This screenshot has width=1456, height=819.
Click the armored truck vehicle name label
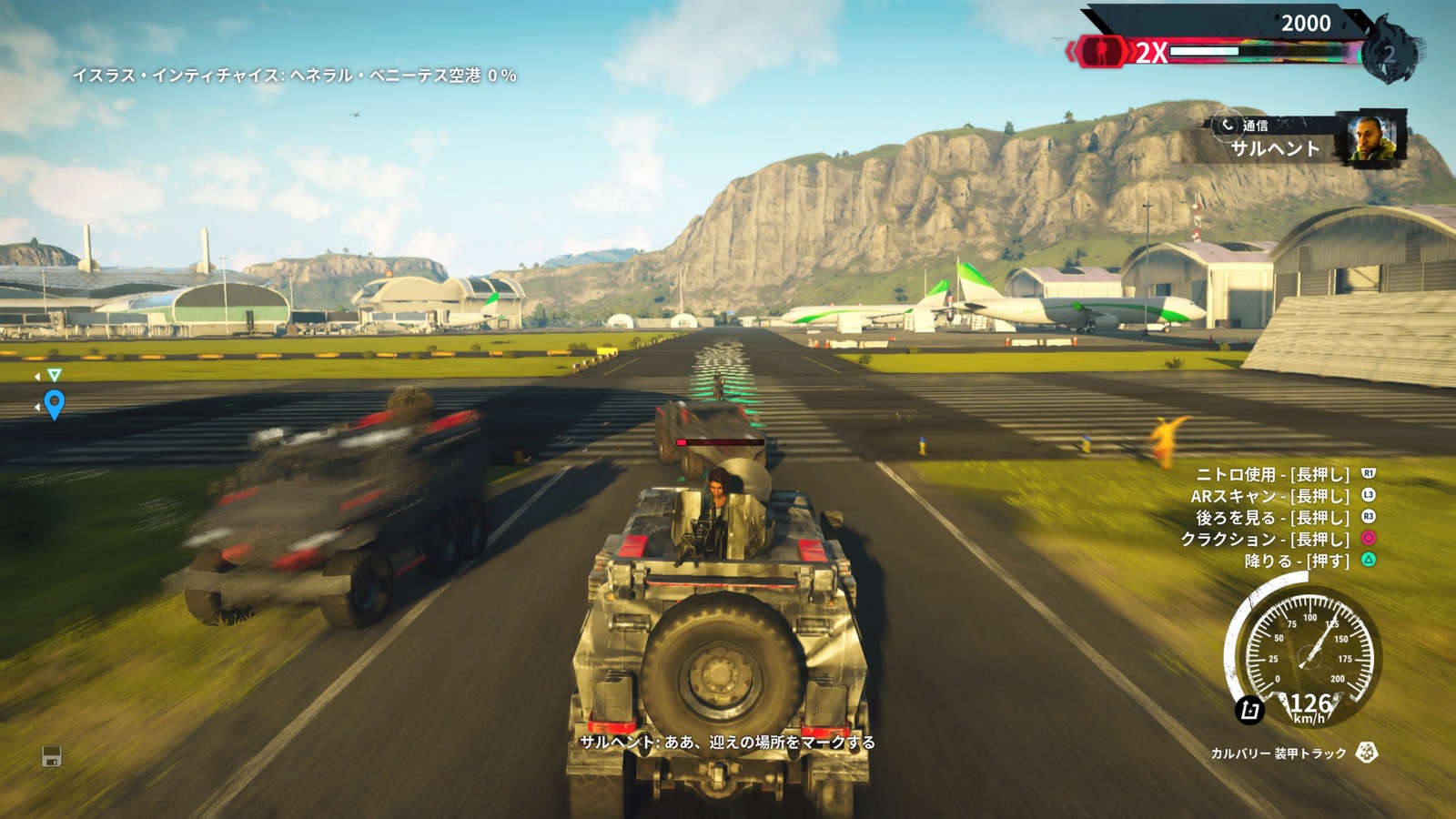[x=1278, y=753]
